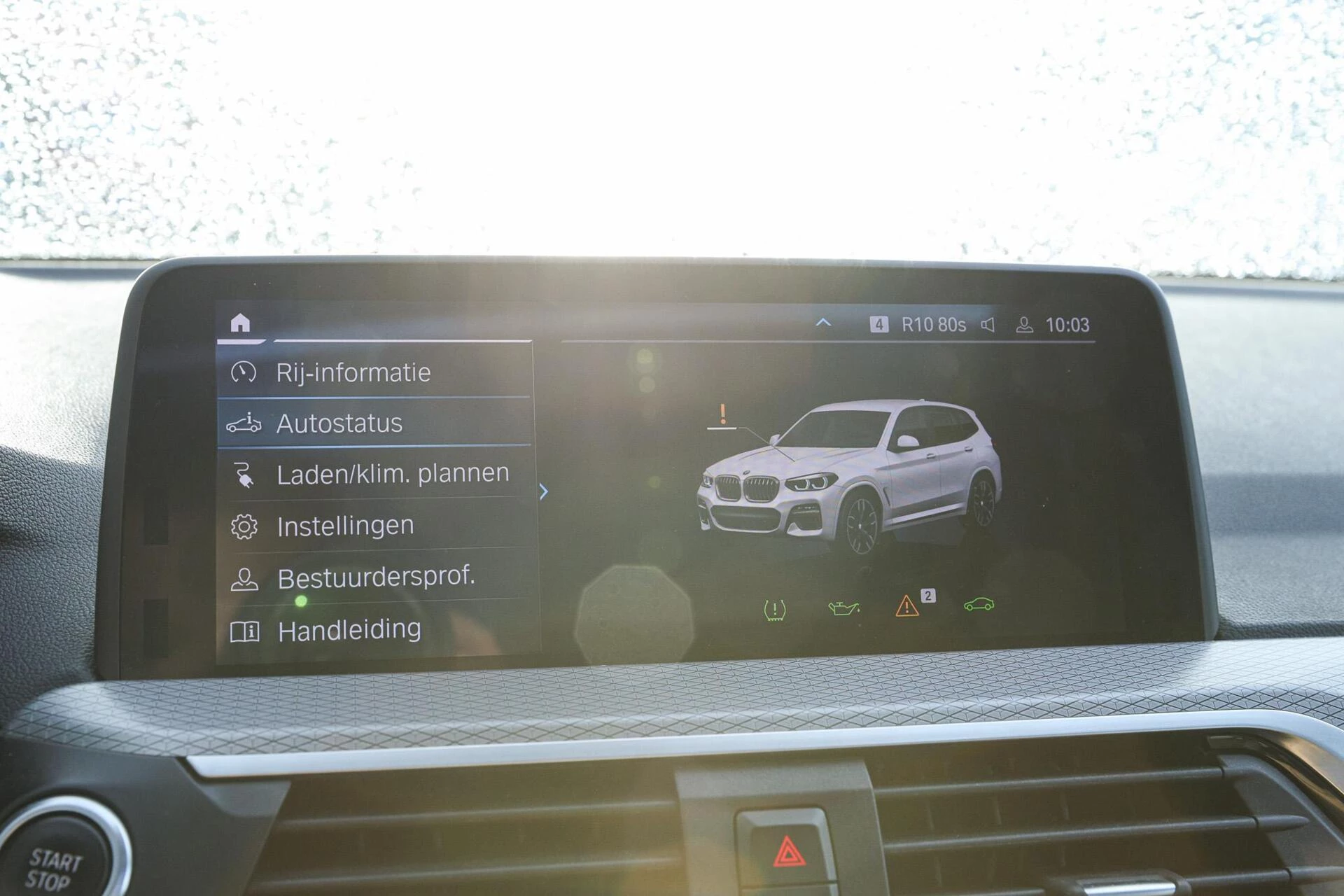Open the engine oil status icon

pyautogui.click(x=843, y=608)
